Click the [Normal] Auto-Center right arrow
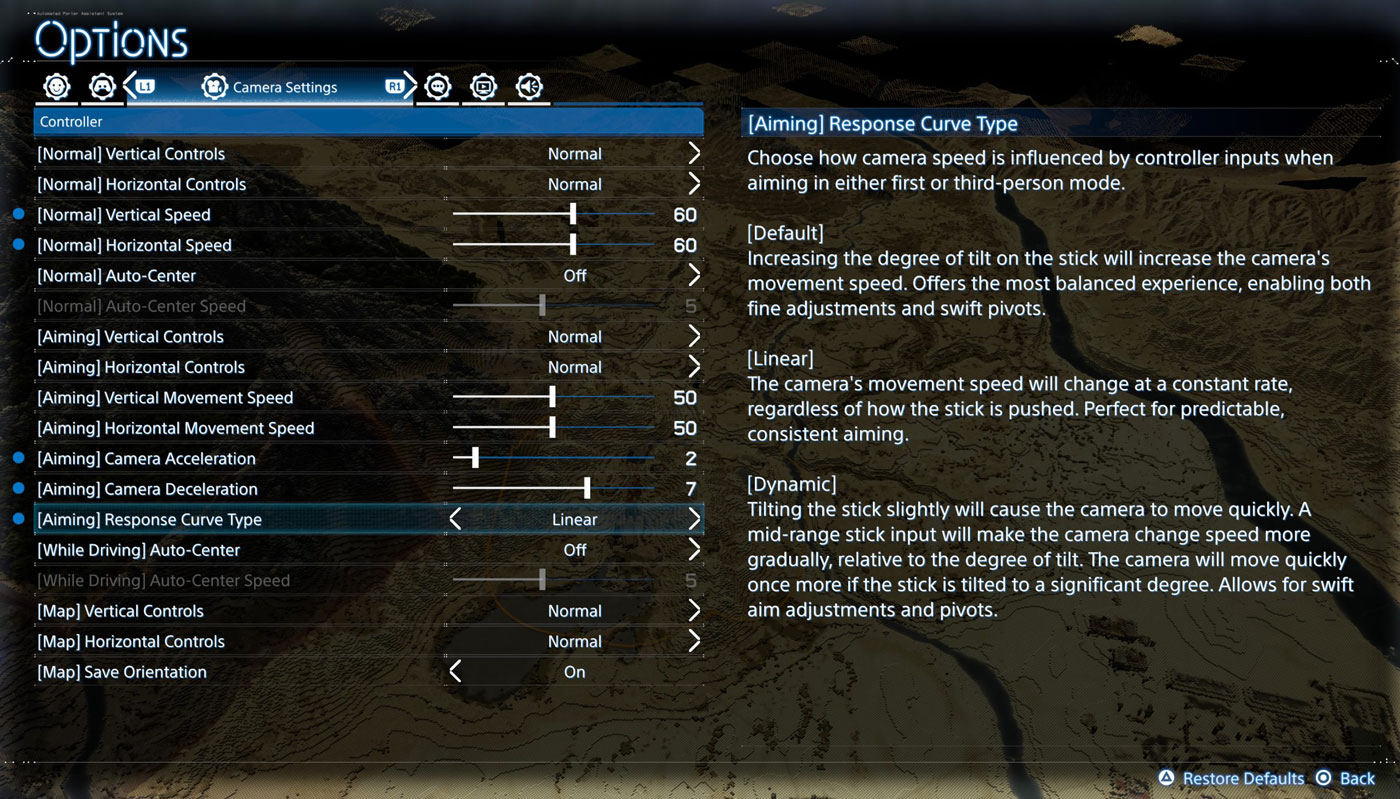 click(x=694, y=276)
